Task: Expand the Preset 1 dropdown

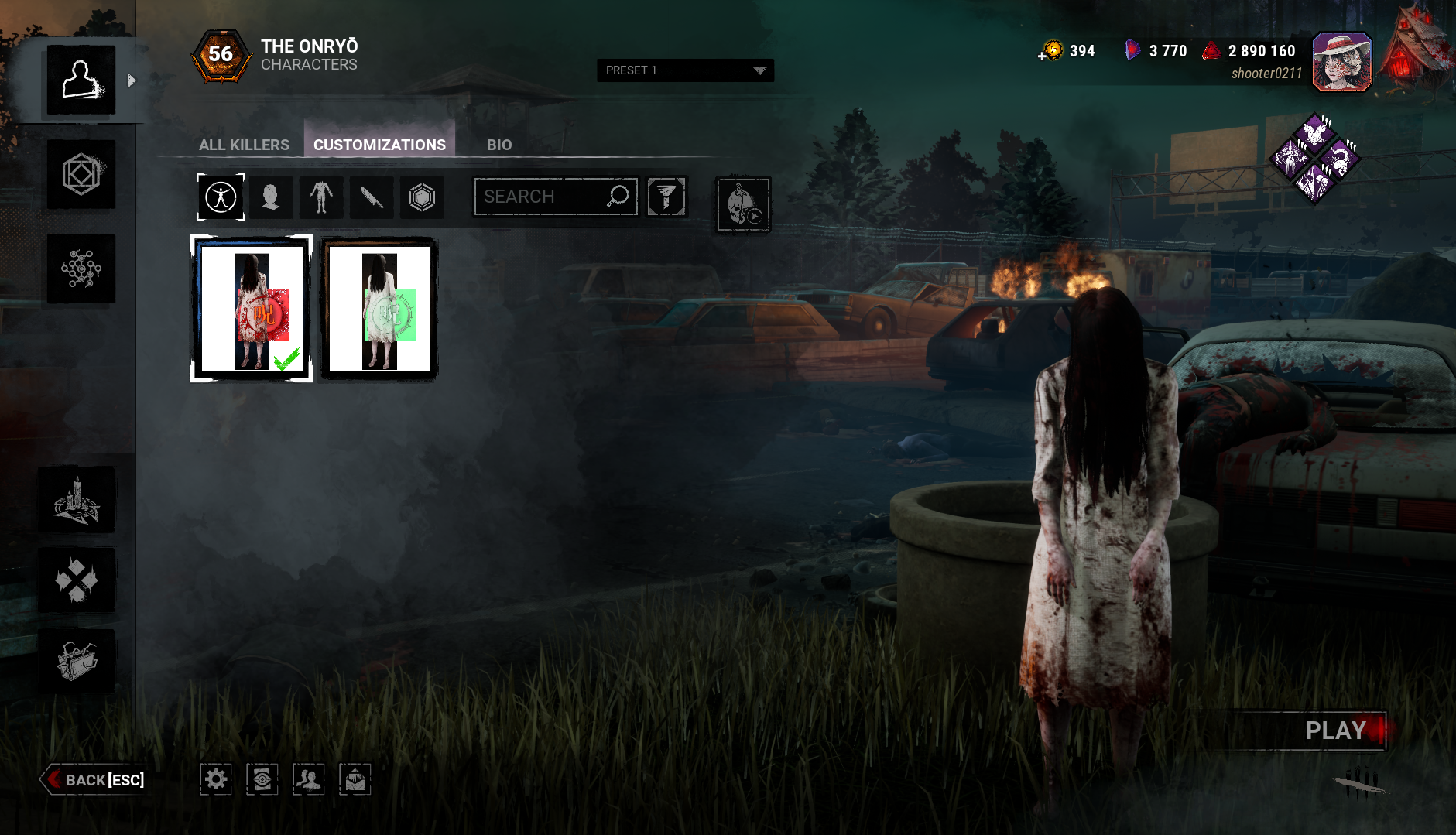Action: point(684,70)
